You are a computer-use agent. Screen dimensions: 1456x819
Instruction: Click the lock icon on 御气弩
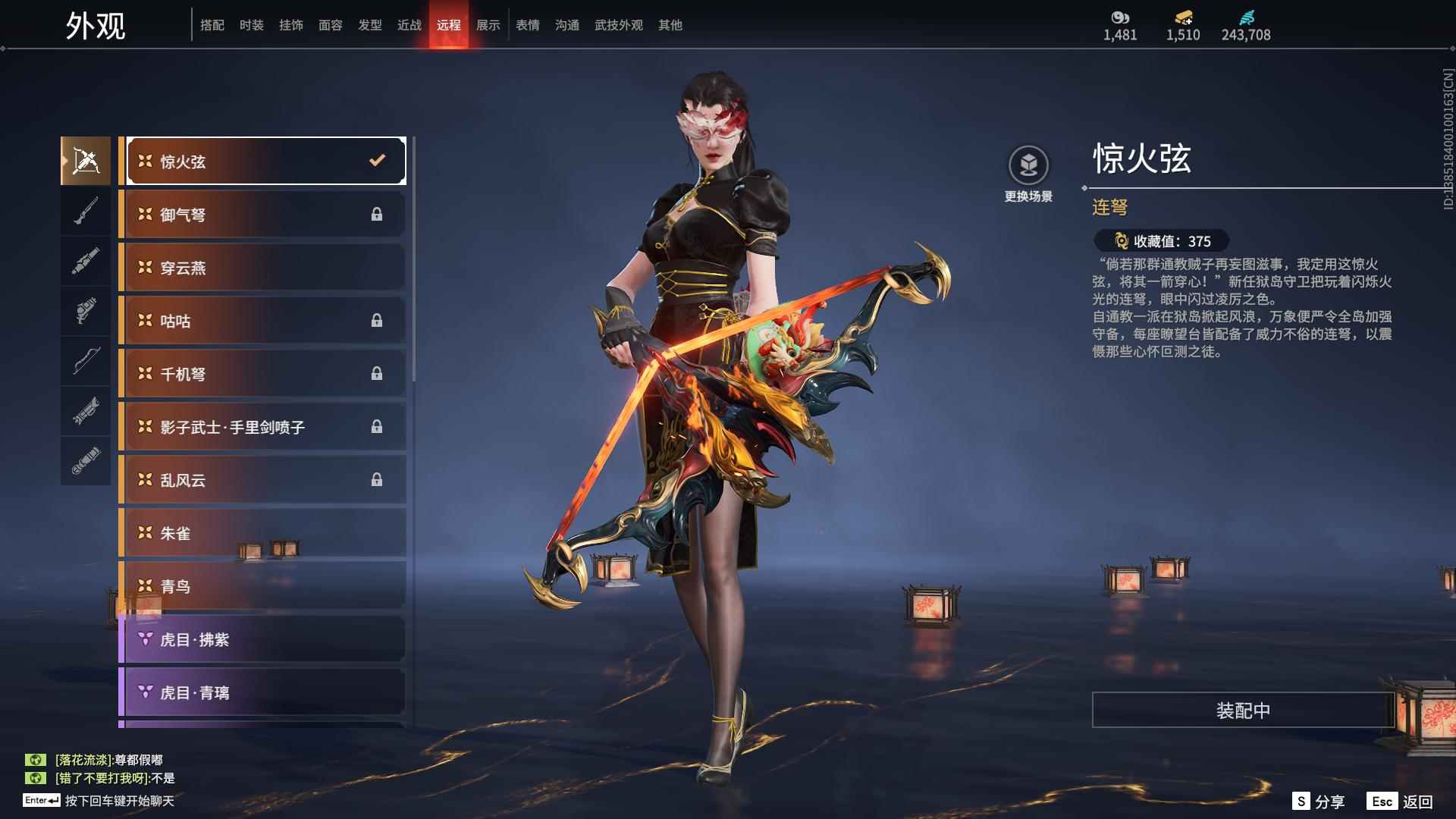[x=378, y=214]
